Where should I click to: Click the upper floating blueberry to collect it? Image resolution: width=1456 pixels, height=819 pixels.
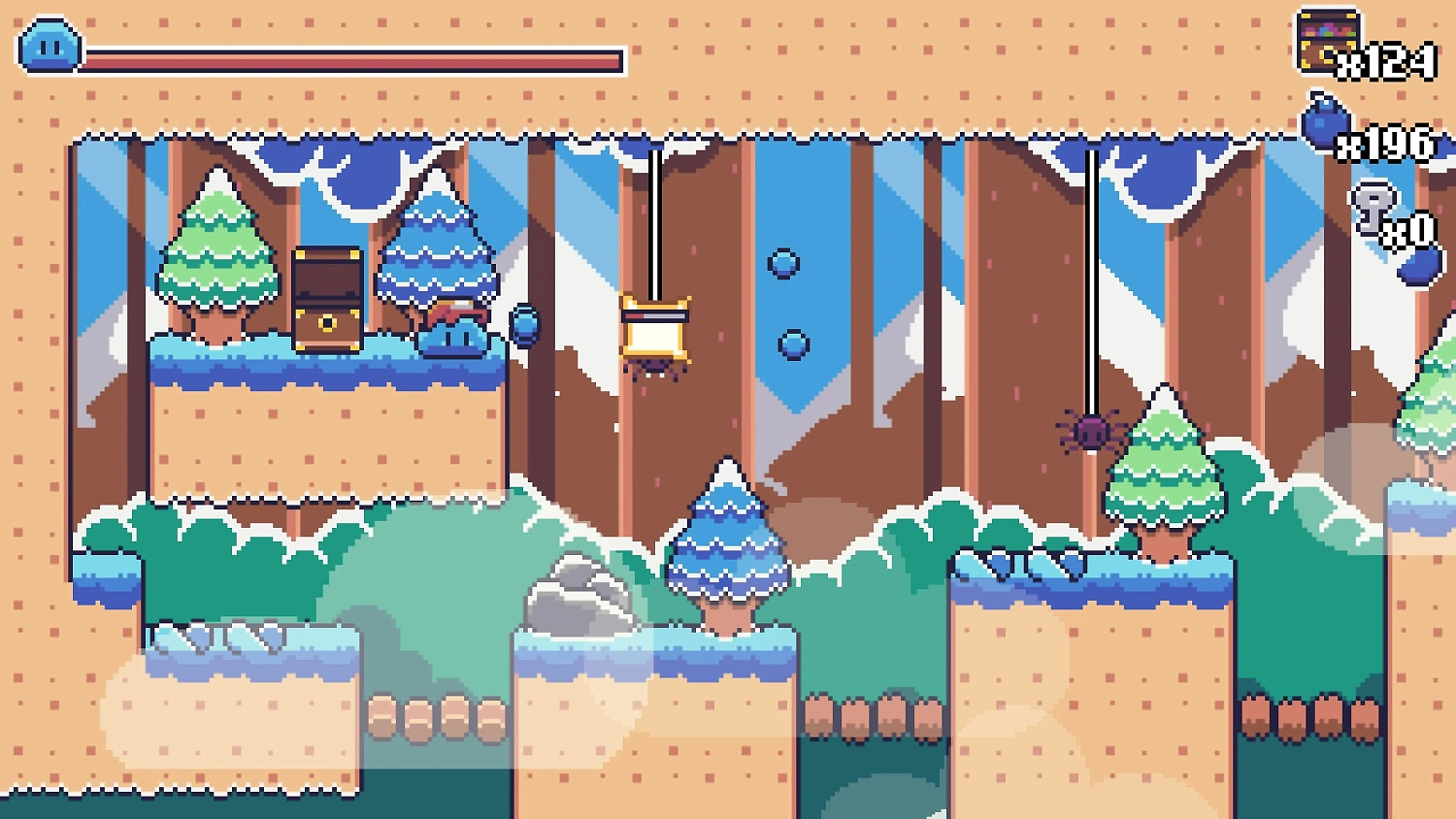click(782, 262)
